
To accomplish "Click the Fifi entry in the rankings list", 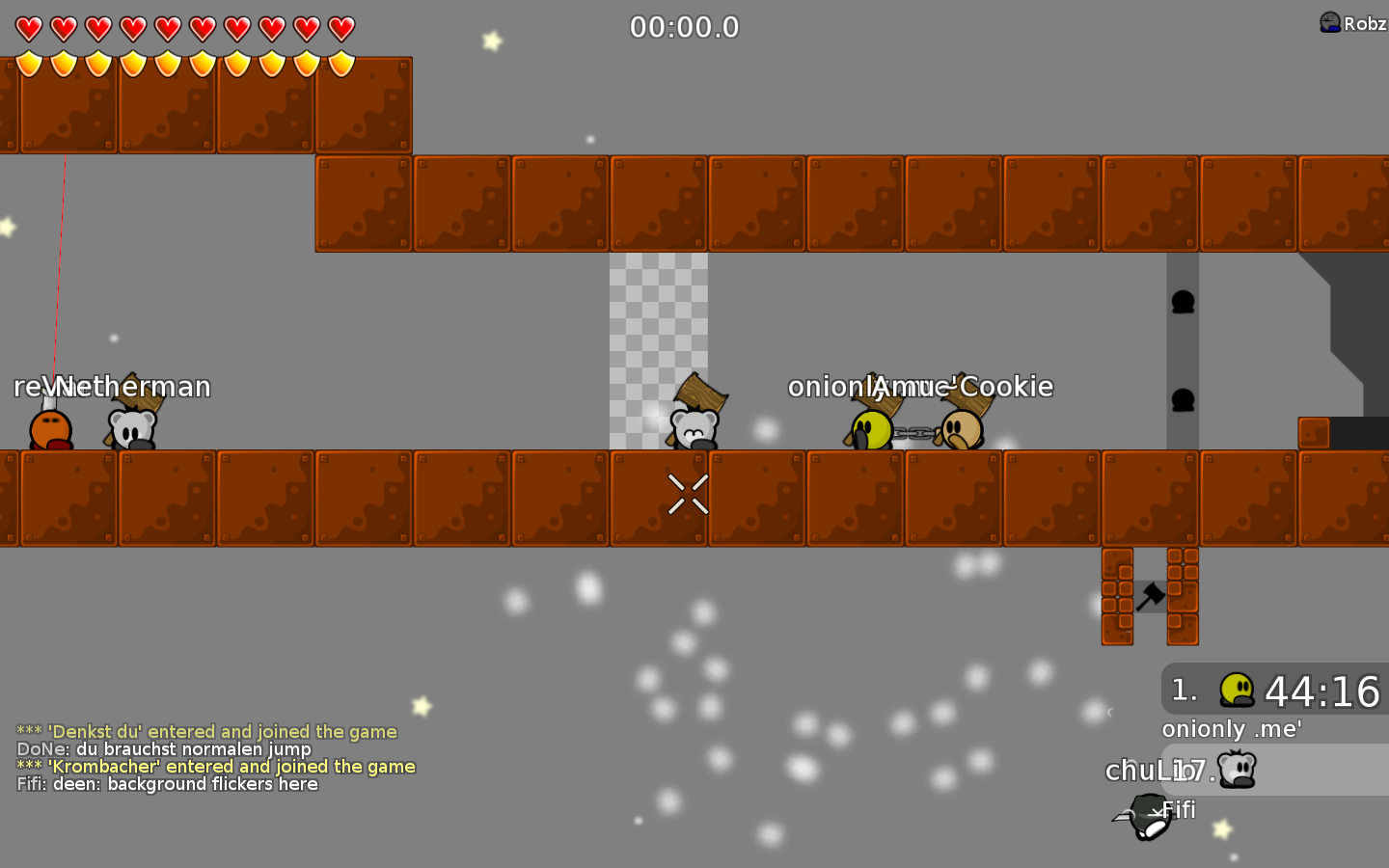I will click(x=1179, y=810).
